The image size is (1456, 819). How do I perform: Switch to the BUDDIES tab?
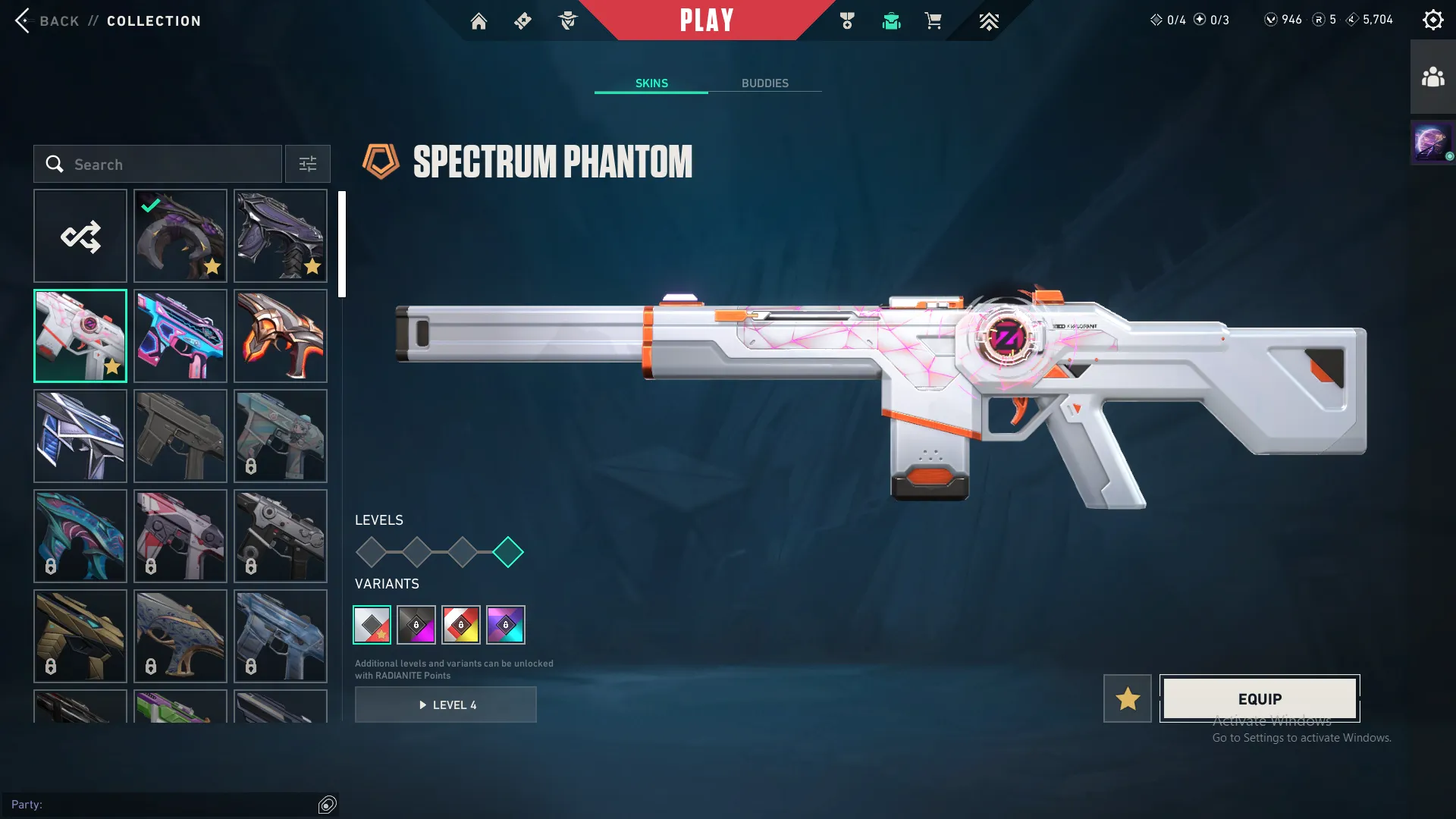click(x=766, y=83)
